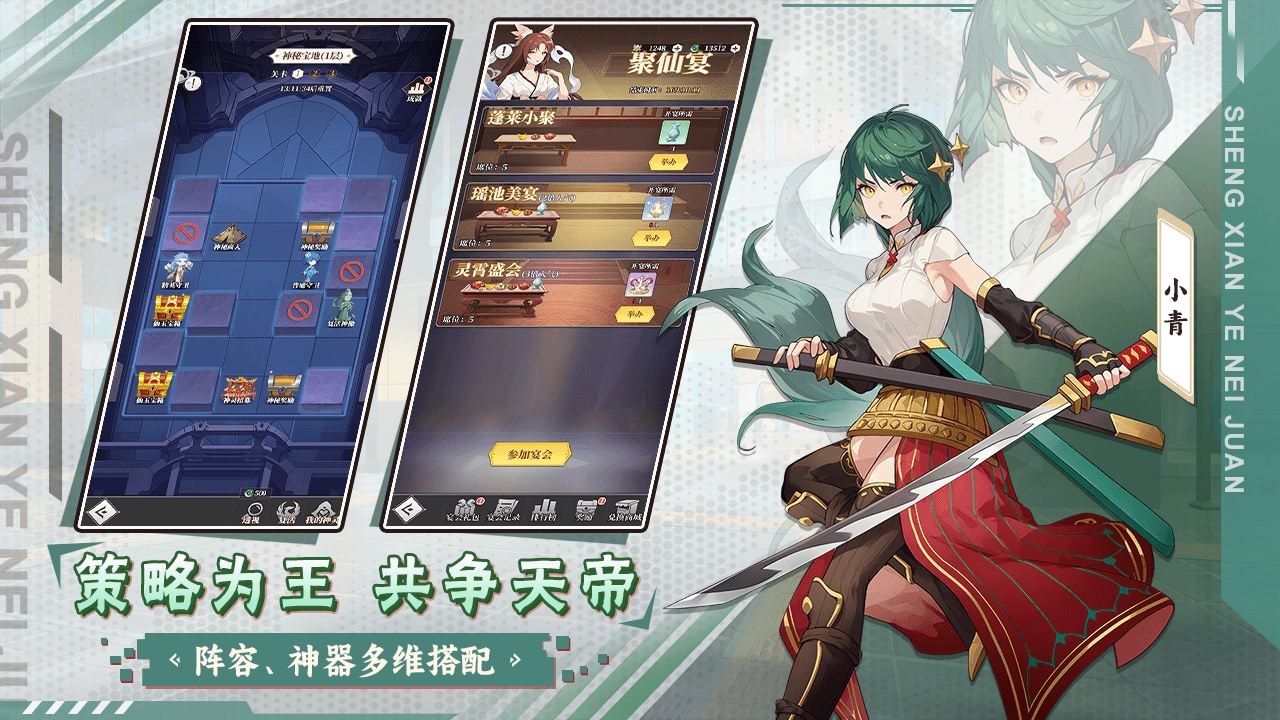Open the 宴会礼包 banquet gift pack icon
Viewport: 1280px width, 720px height.
(x=467, y=505)
